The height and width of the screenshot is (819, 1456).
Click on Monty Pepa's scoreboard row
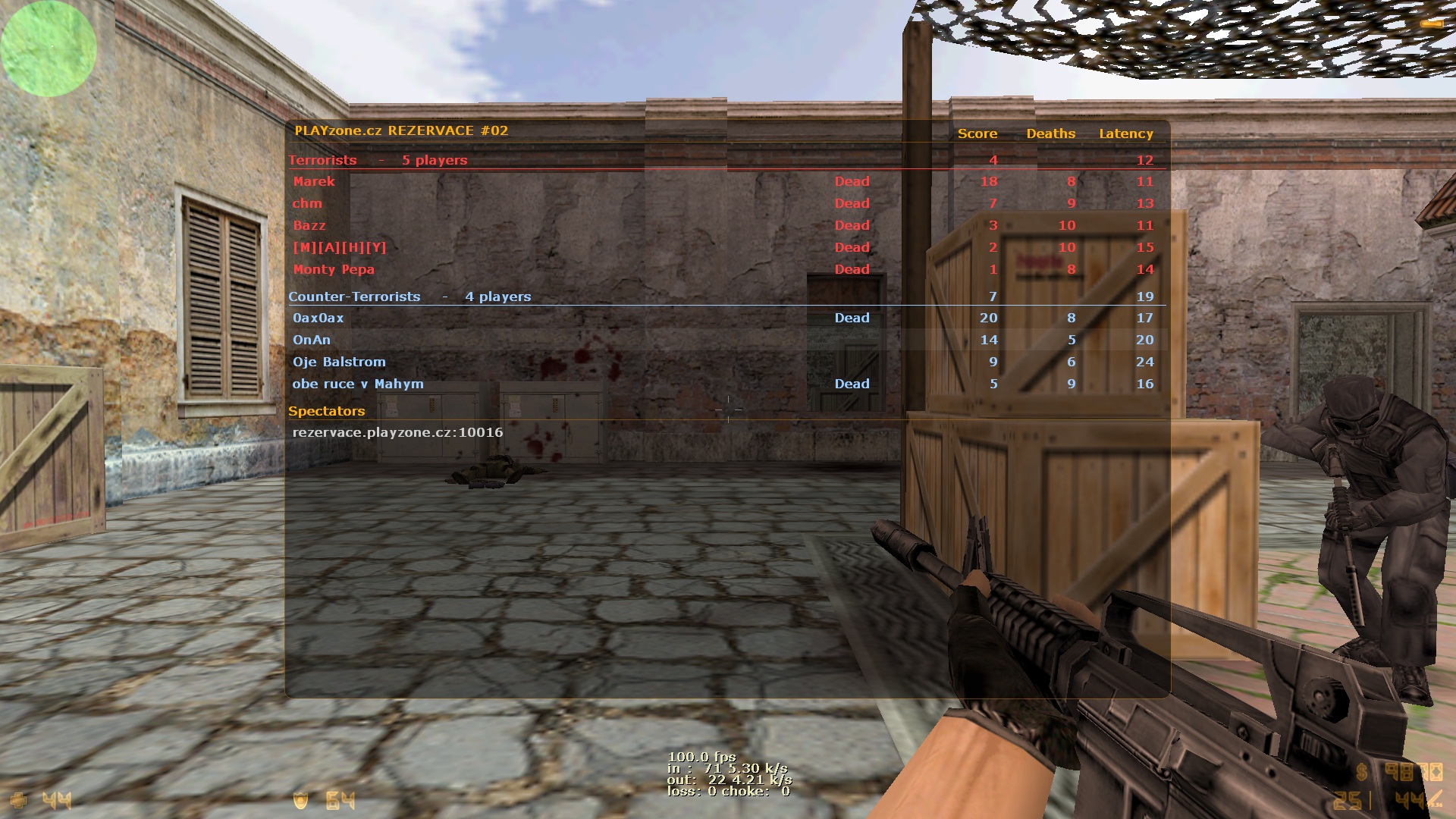tap(334, 269)
